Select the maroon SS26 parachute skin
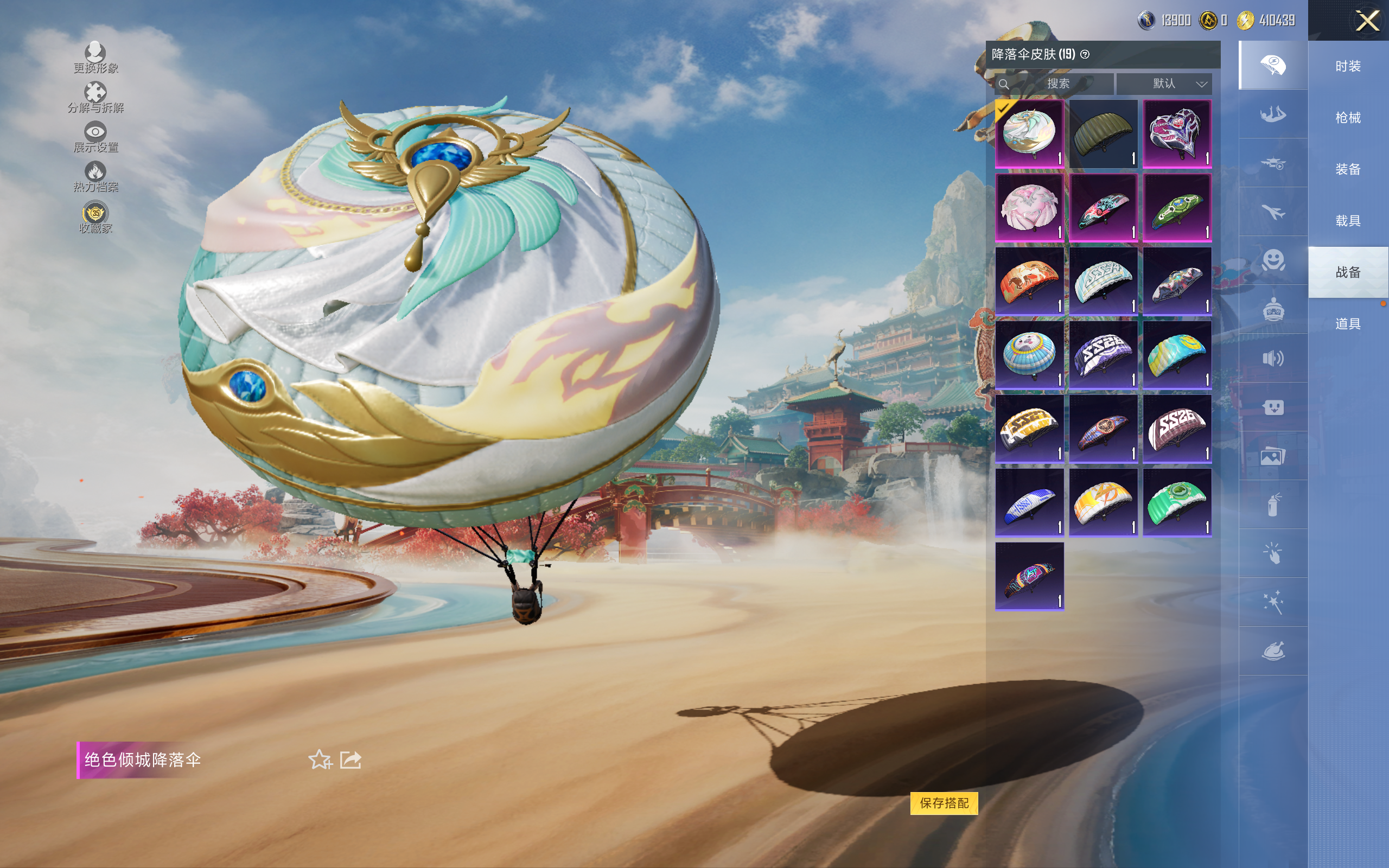The image size is (1389, 868). pos(1177,428)
